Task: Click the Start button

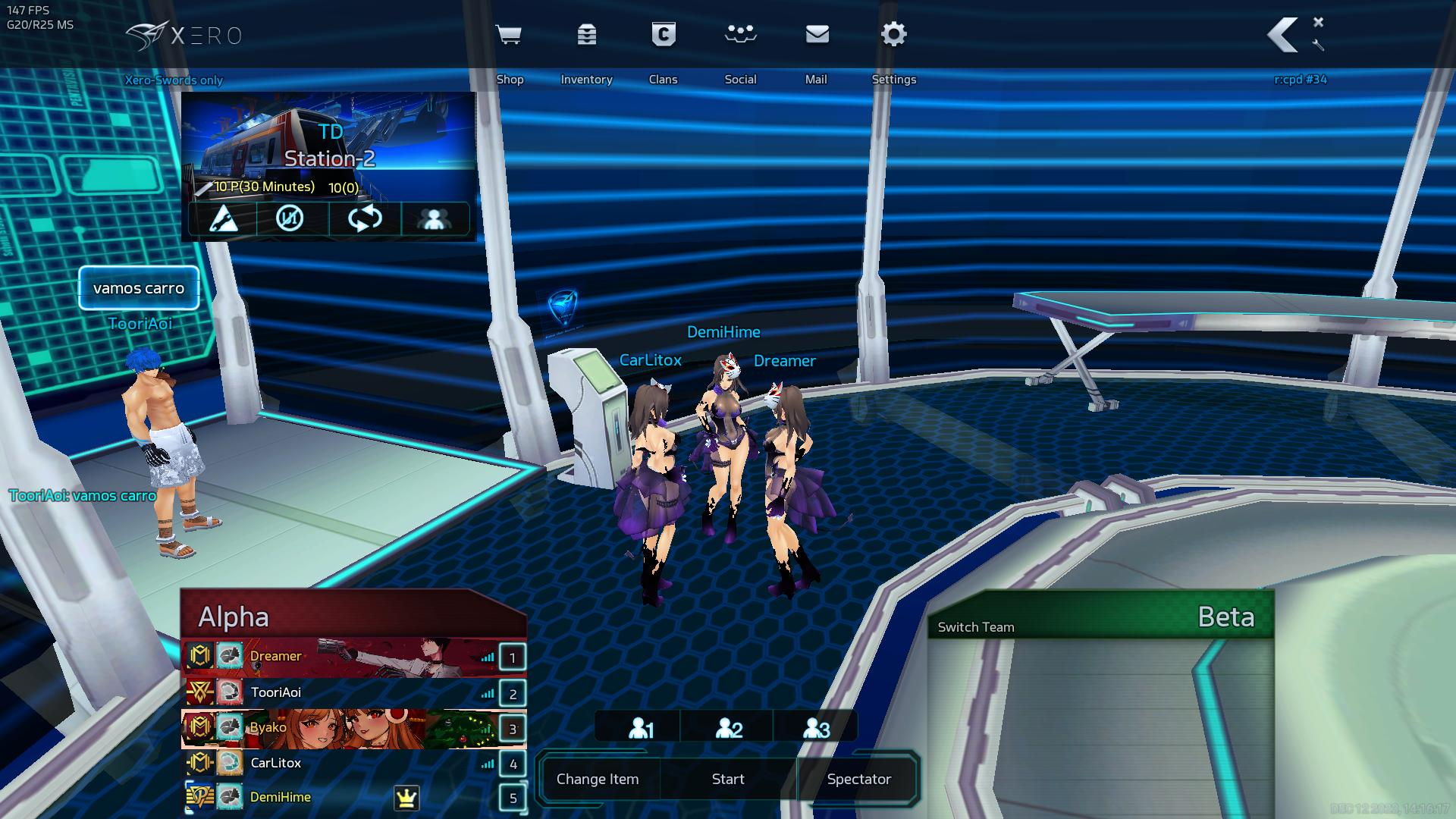Action: 728,779
